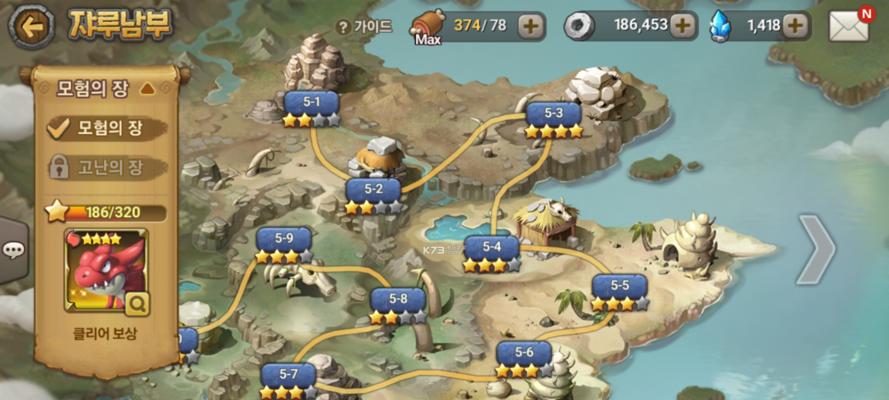The height and width of the screenshot is (400, 889).
Task: Open the 가이드 help guide
Action: tap(366, 27)
